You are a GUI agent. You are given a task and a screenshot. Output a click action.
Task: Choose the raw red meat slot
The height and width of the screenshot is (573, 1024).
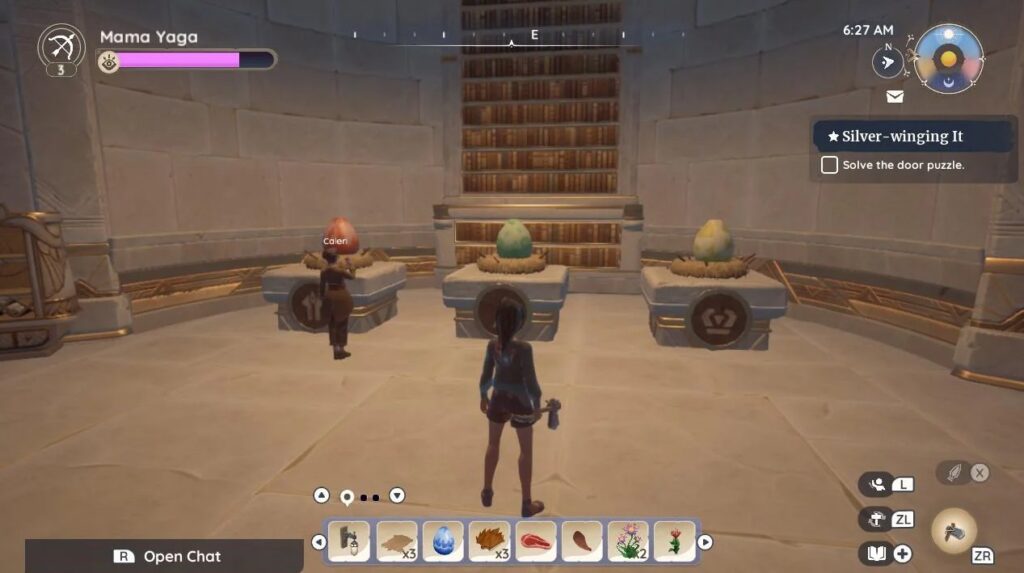(535, 541)
